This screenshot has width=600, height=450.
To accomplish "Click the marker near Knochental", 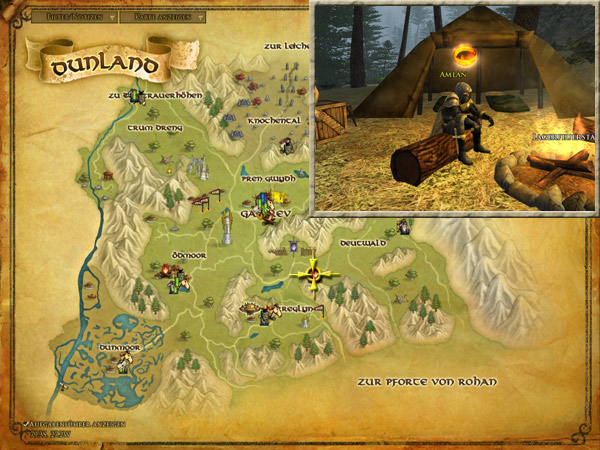I will [287, 147].
